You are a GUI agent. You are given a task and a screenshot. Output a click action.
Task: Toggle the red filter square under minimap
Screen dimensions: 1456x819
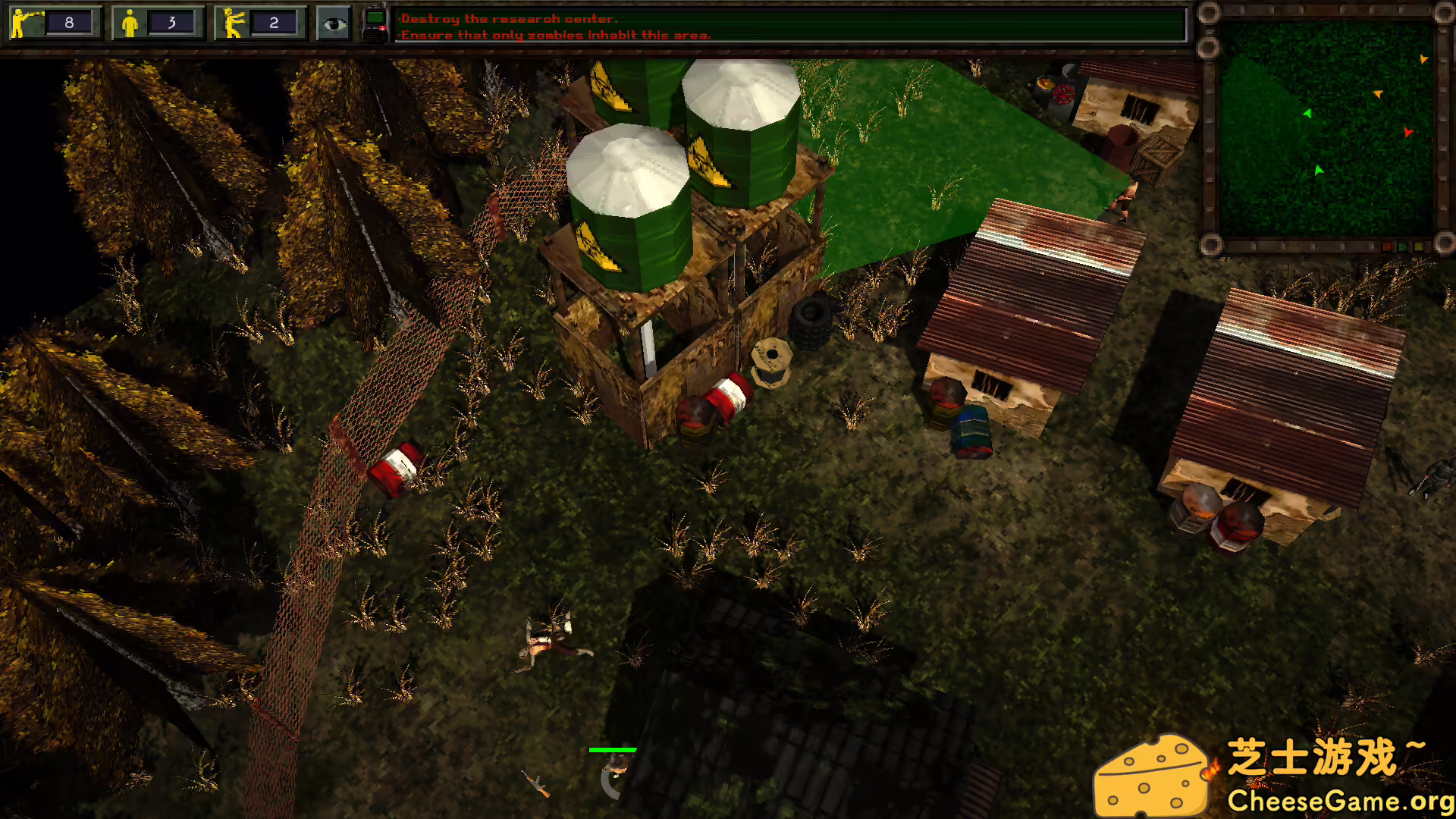pos(1387,247)
